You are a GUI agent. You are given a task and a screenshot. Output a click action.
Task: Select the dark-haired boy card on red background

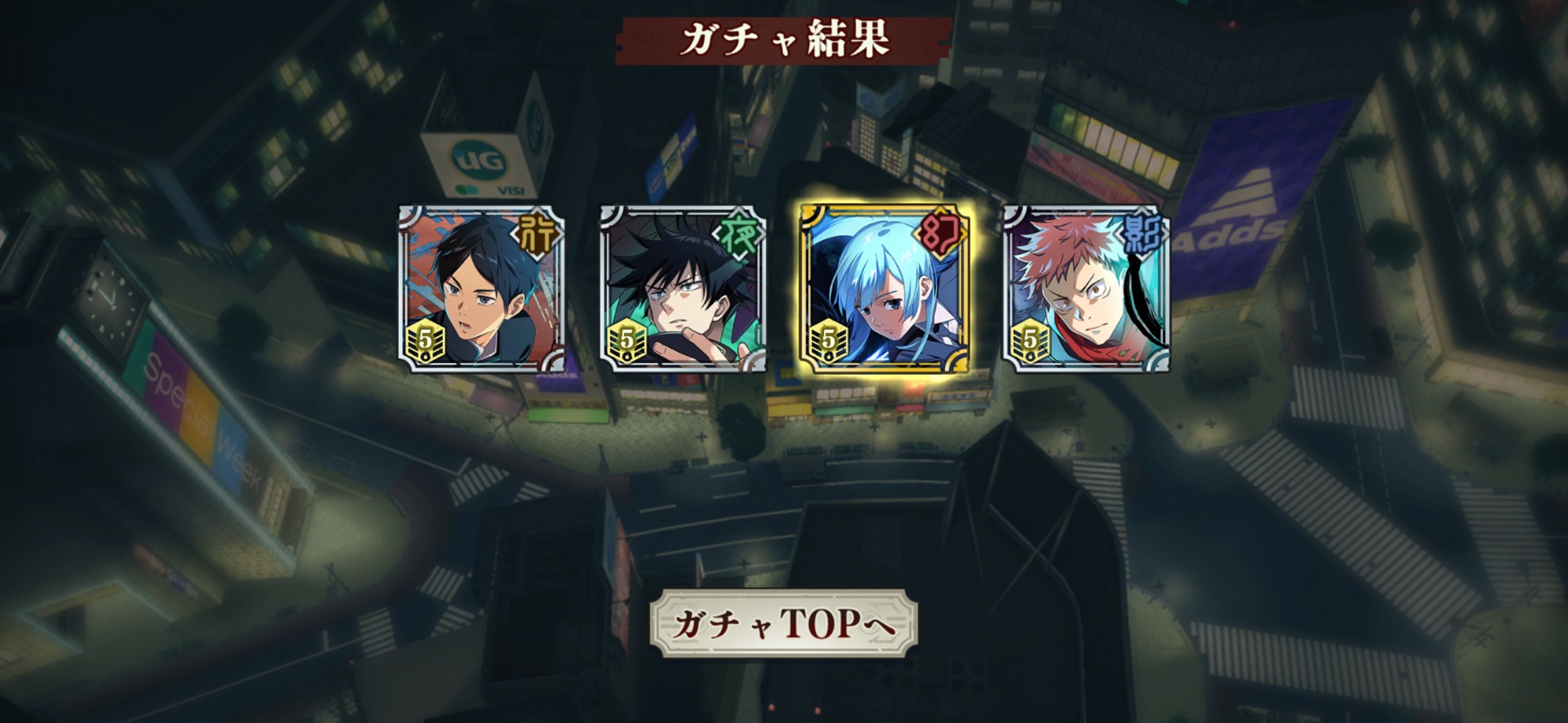click(481, 289)
